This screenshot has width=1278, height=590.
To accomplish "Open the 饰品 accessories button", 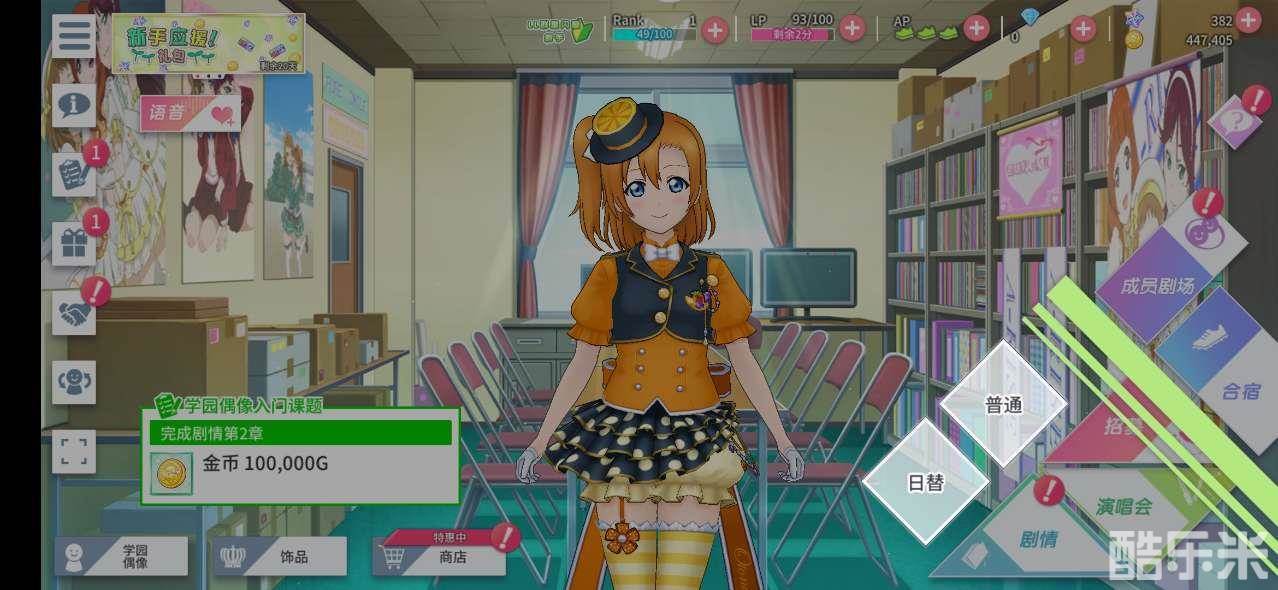I will point(280,557).
